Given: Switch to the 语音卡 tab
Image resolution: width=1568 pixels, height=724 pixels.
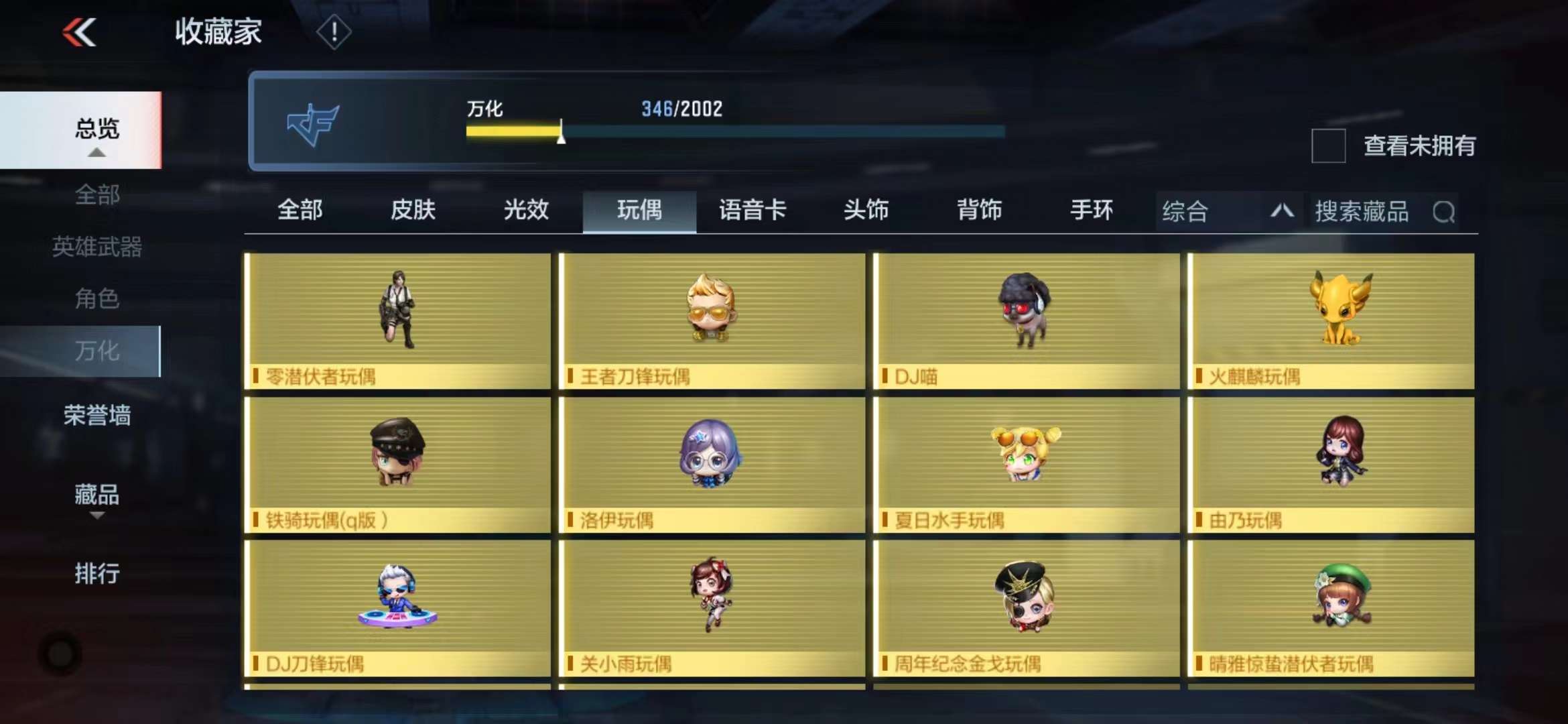Looking at the screenshot, I should coord(753,210).
